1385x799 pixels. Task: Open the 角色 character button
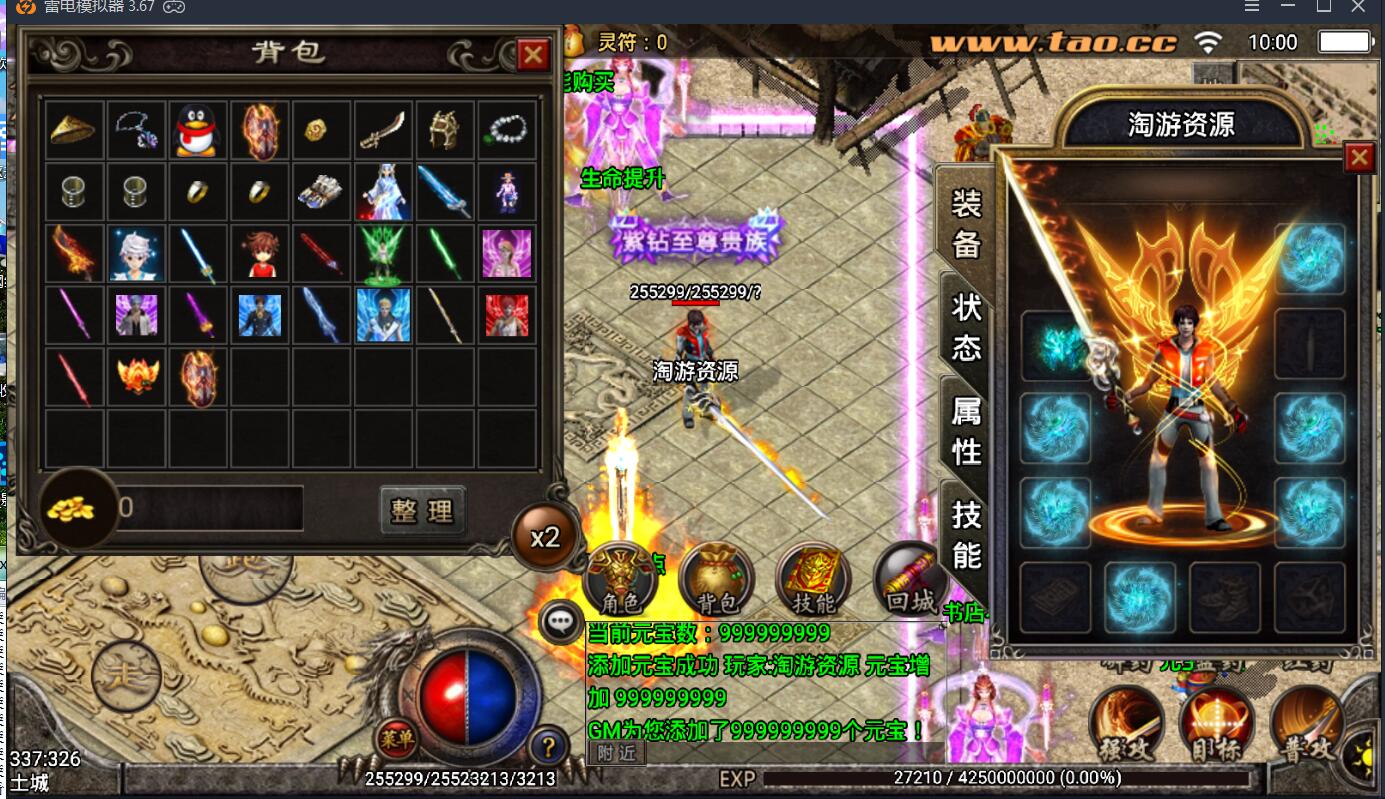pos(619,580)
